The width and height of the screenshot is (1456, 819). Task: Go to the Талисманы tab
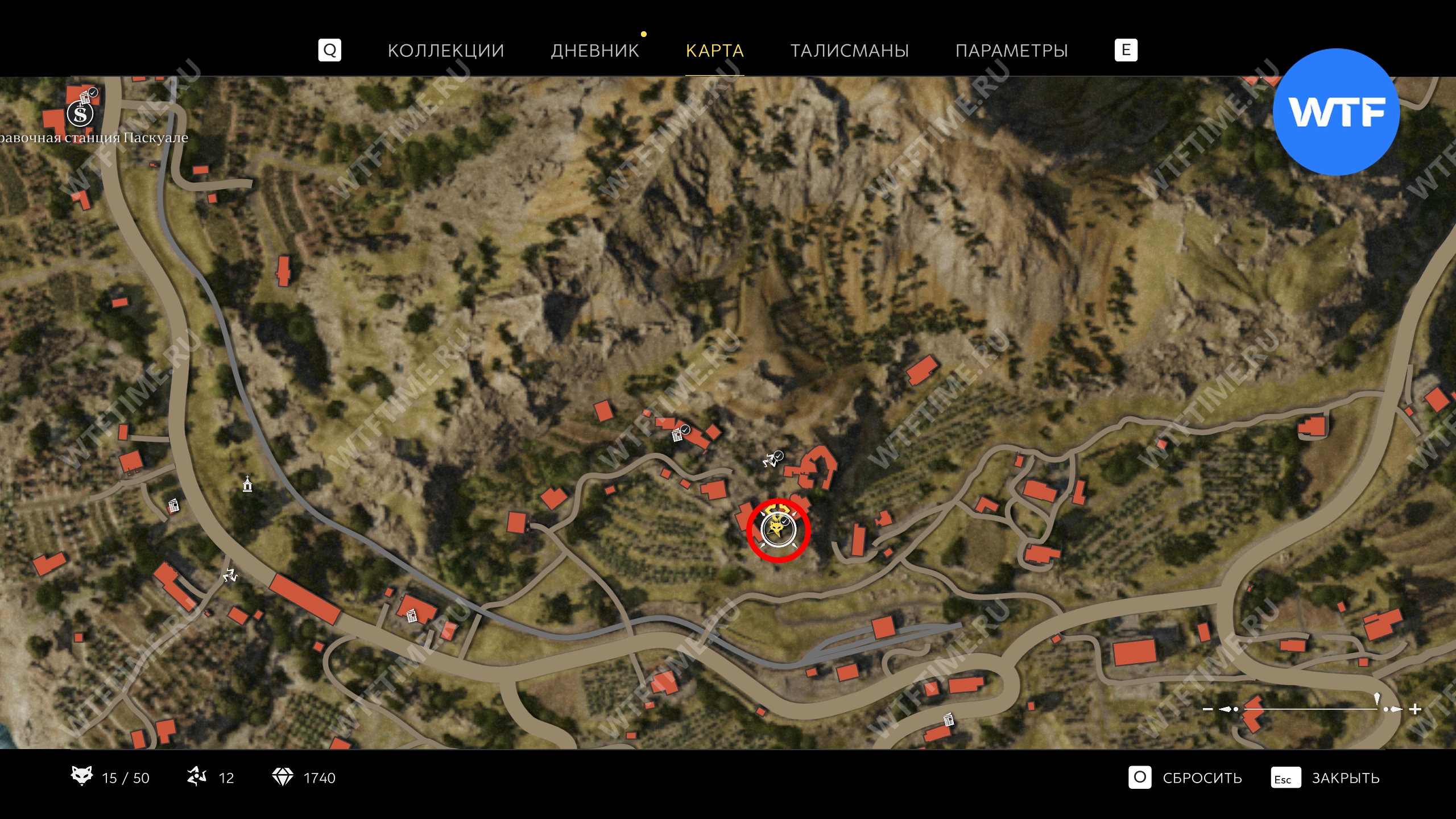click(850, 51)
